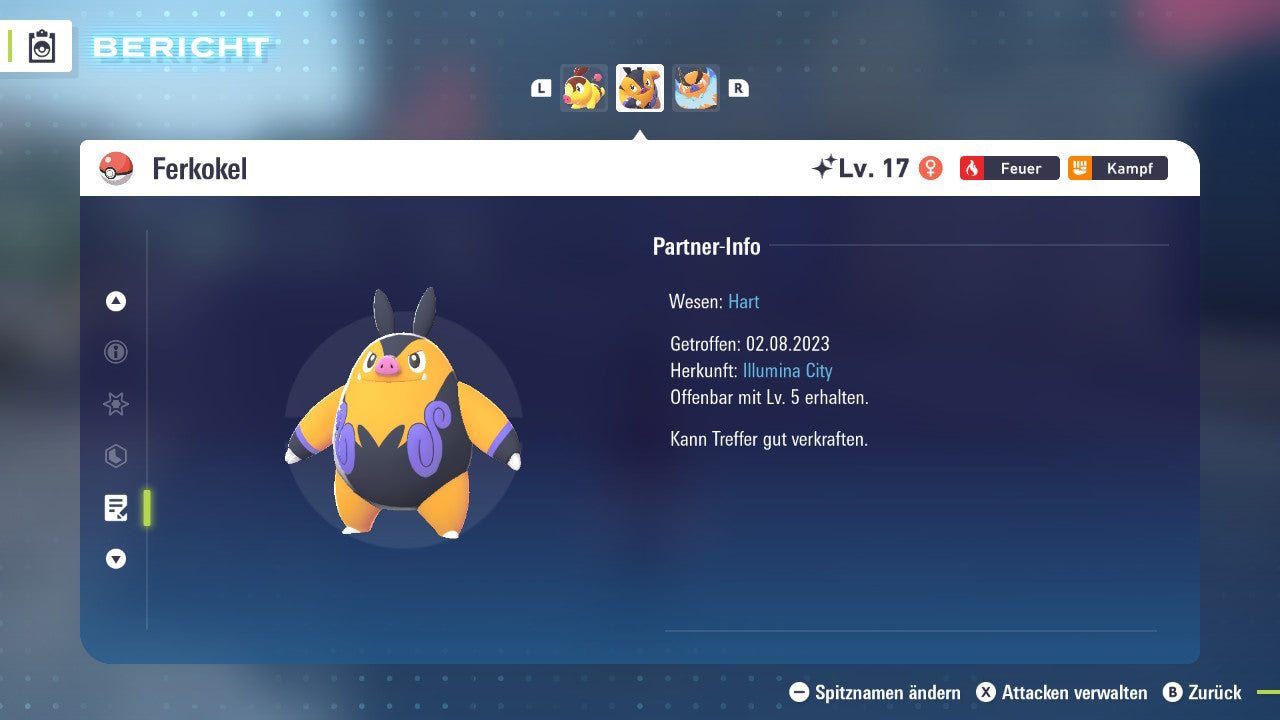
Task: Click the R shoulder button indicator
Action: point(738,88)
